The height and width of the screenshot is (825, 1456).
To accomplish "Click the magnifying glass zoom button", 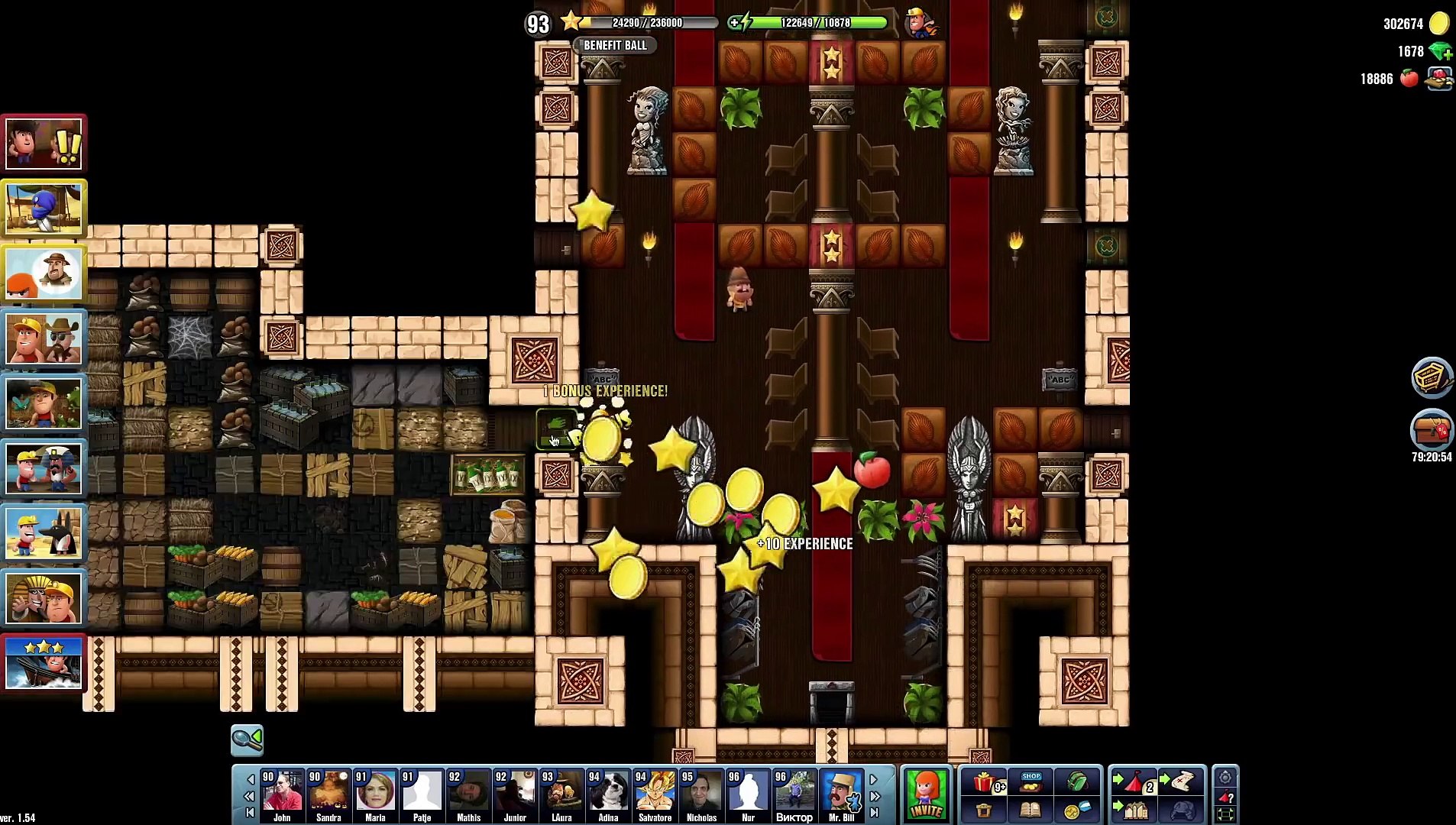I will (x=247, y=739).
